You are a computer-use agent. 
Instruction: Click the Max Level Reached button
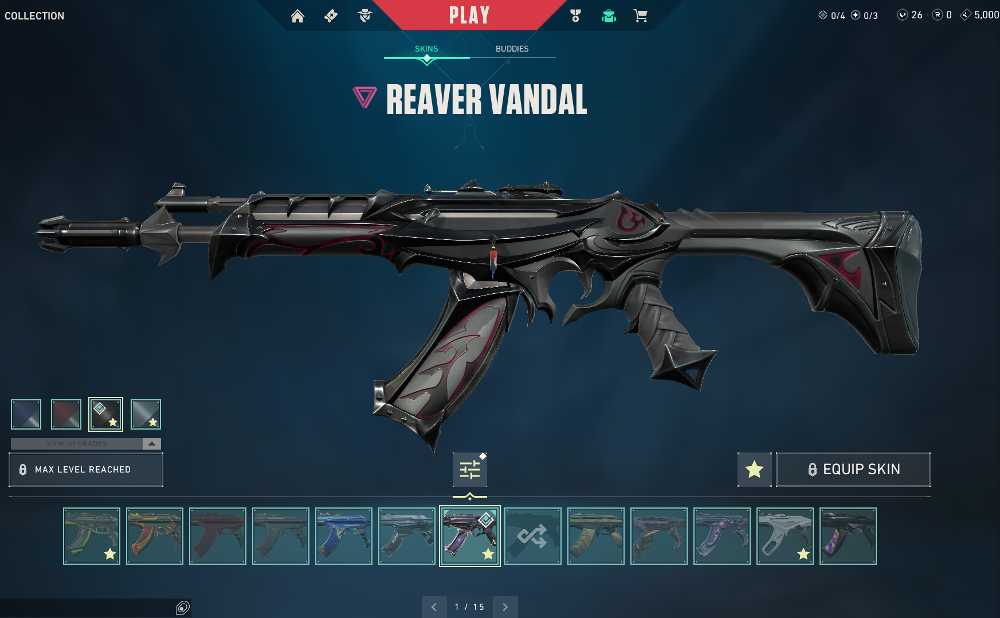tap(86, 469)
